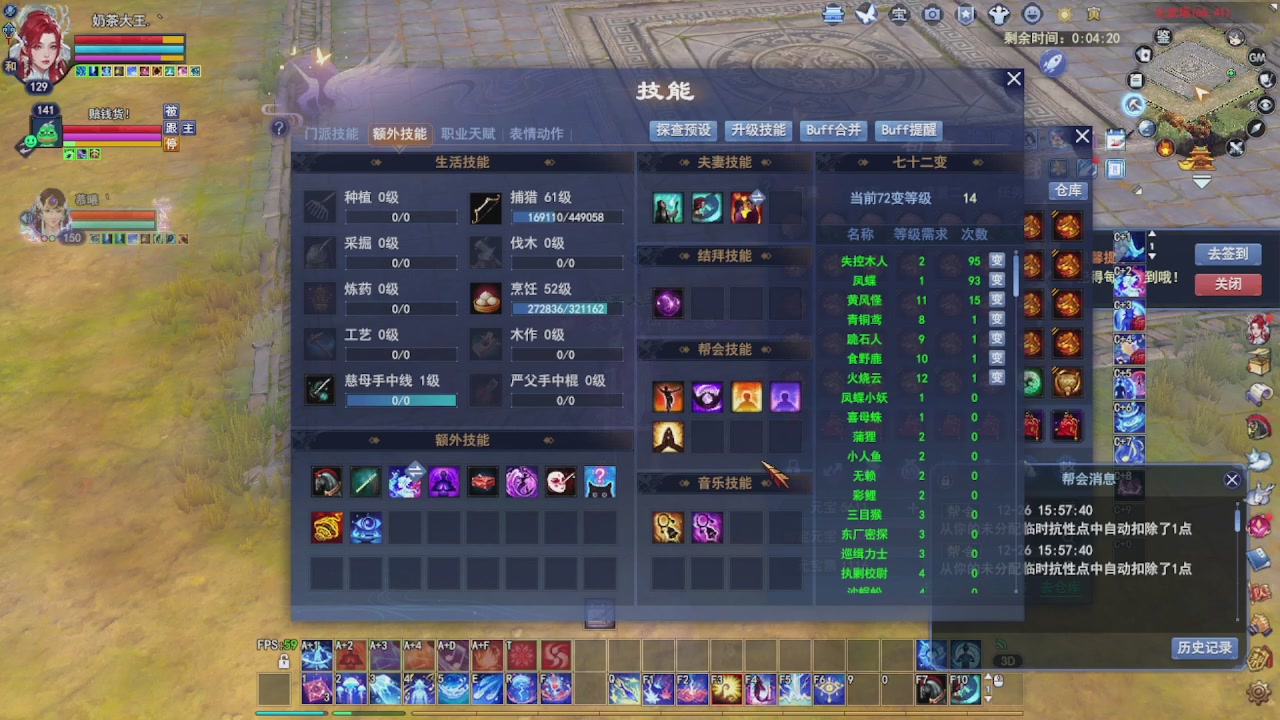
Task: Toggle the 3D display mode near the minimap
Action: point(1008,660)
